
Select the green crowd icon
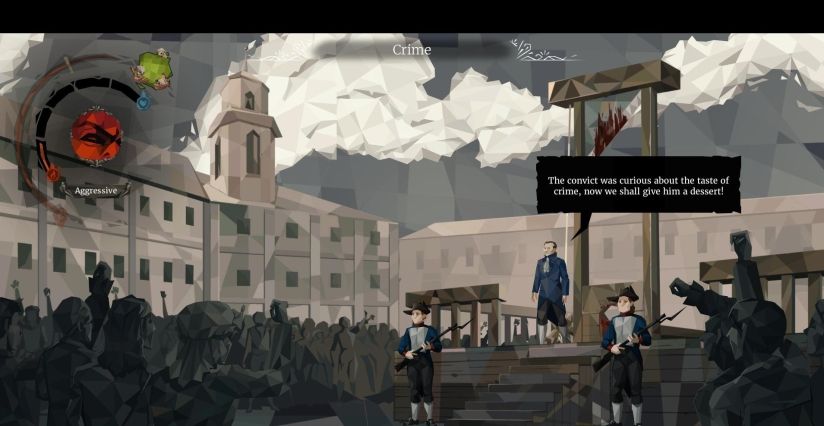coord(153,70)
